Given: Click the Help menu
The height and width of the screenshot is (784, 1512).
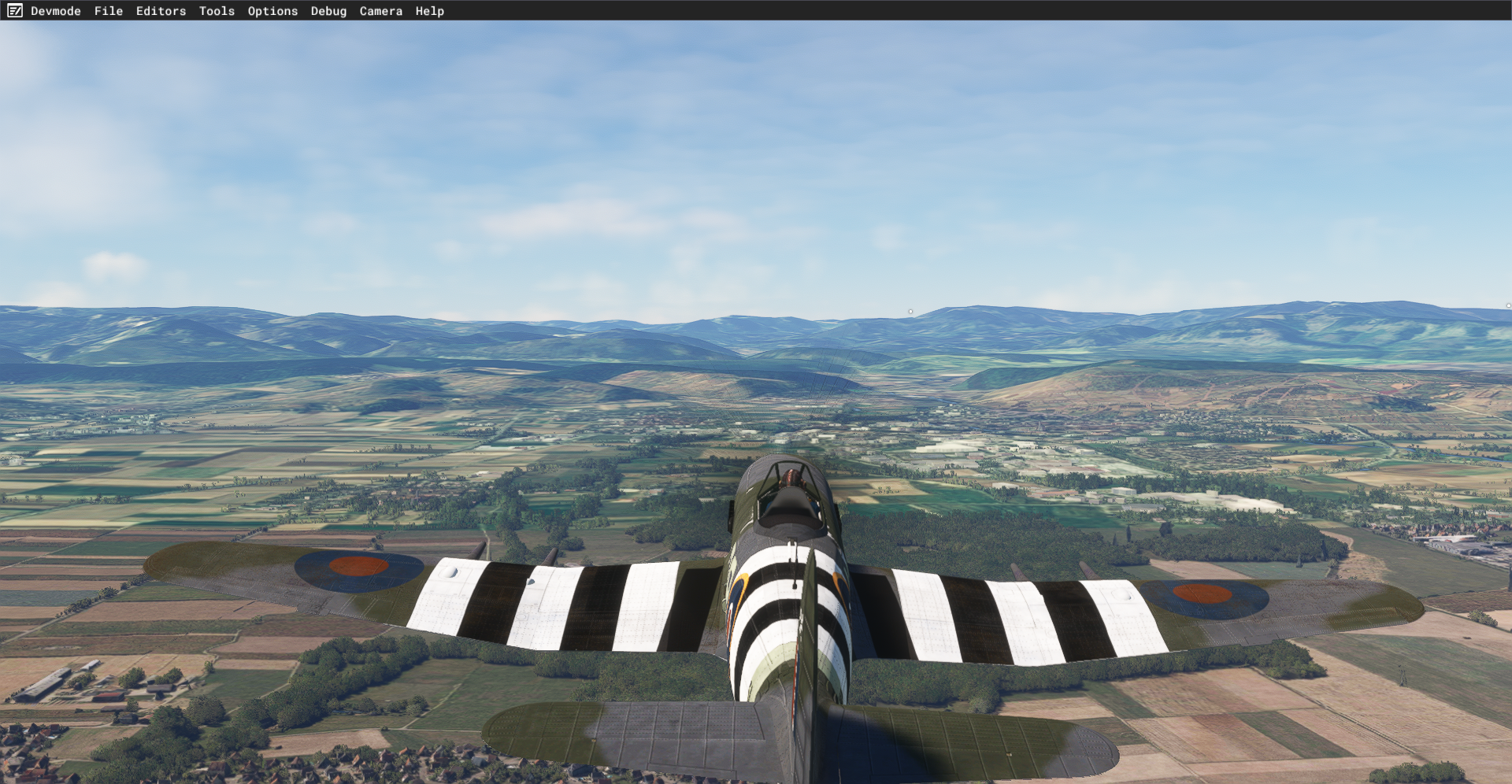Looking at the screenshot, I should (429, 11).
